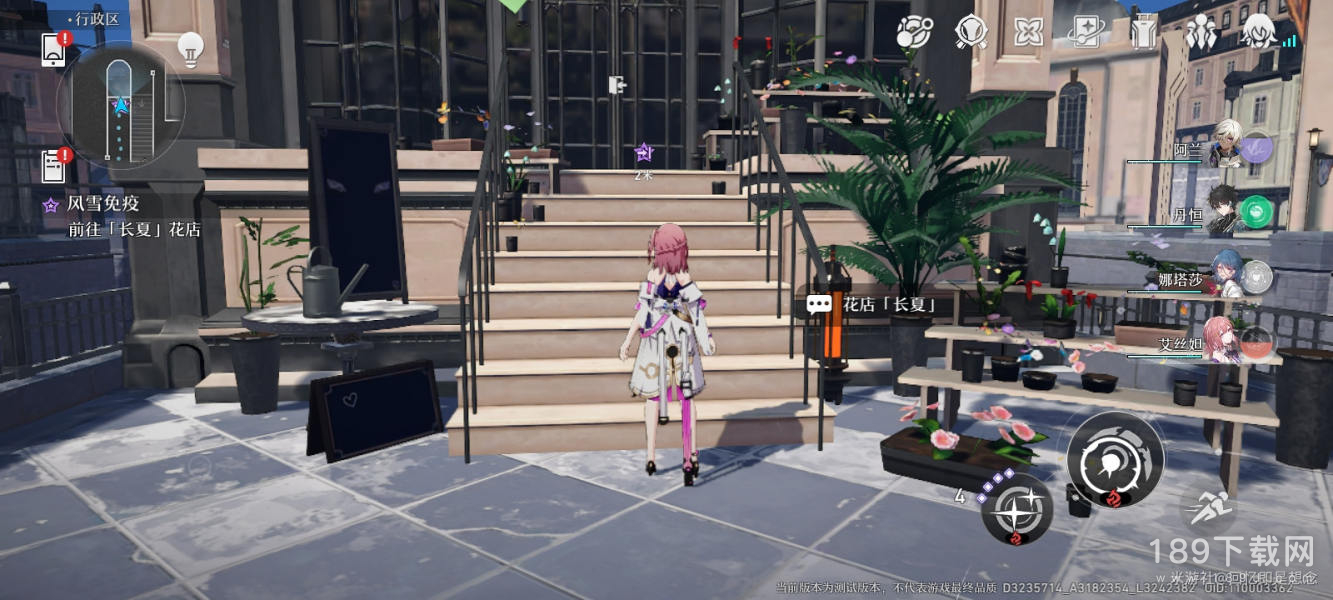Open the four-petal flower icon
1333x600 pixels.
[x=1028, y=33]
